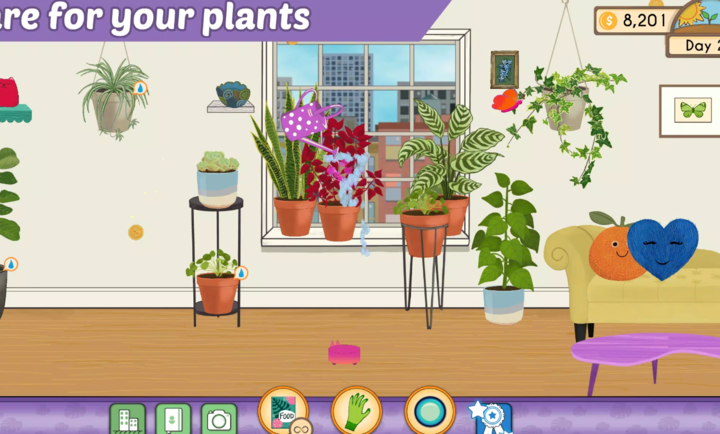Collect the floating gold coin
The height and width of the screenshot is (434, 720).
point(136,232)
